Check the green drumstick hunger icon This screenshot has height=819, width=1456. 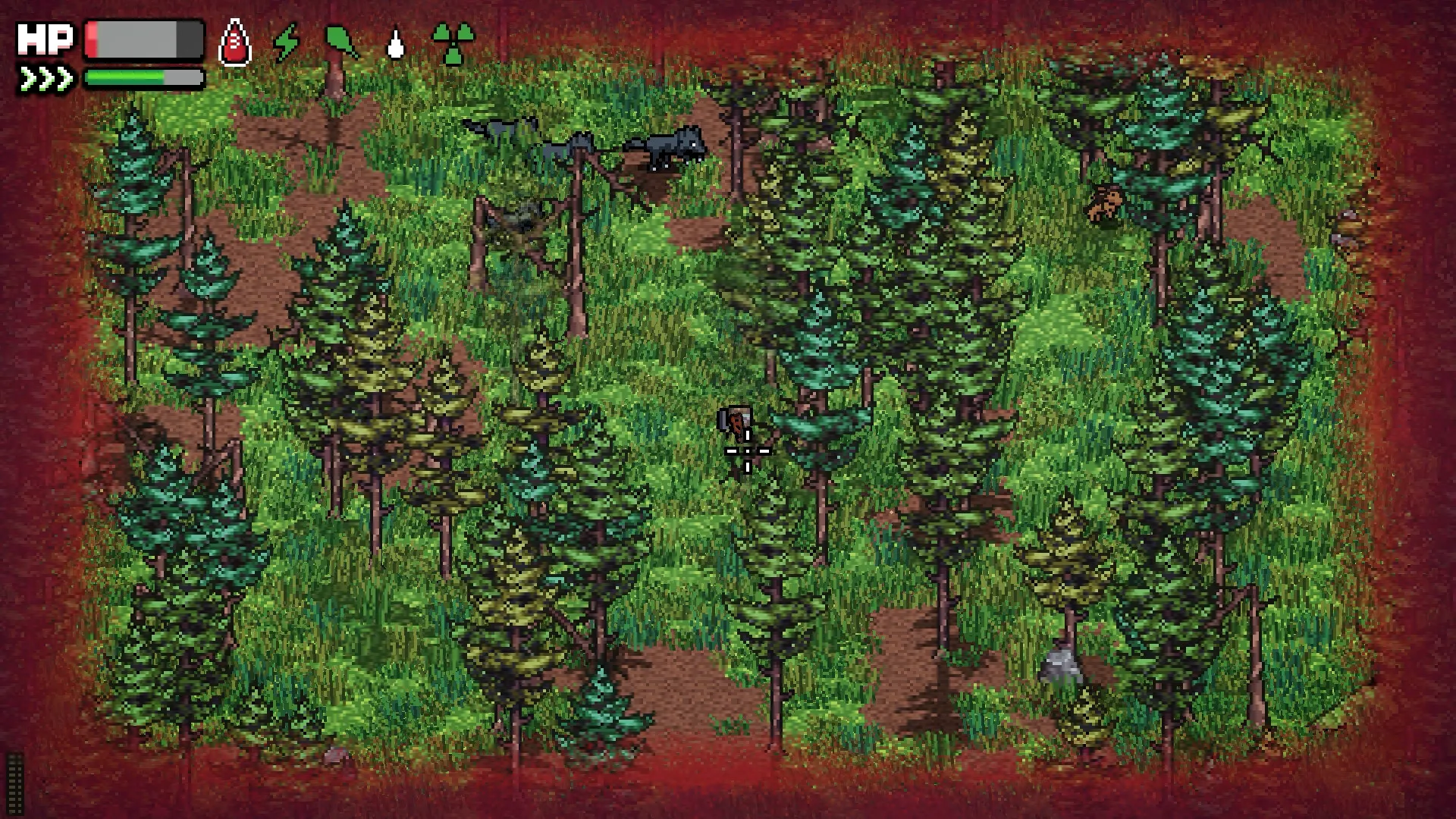(x=341, y=42)
